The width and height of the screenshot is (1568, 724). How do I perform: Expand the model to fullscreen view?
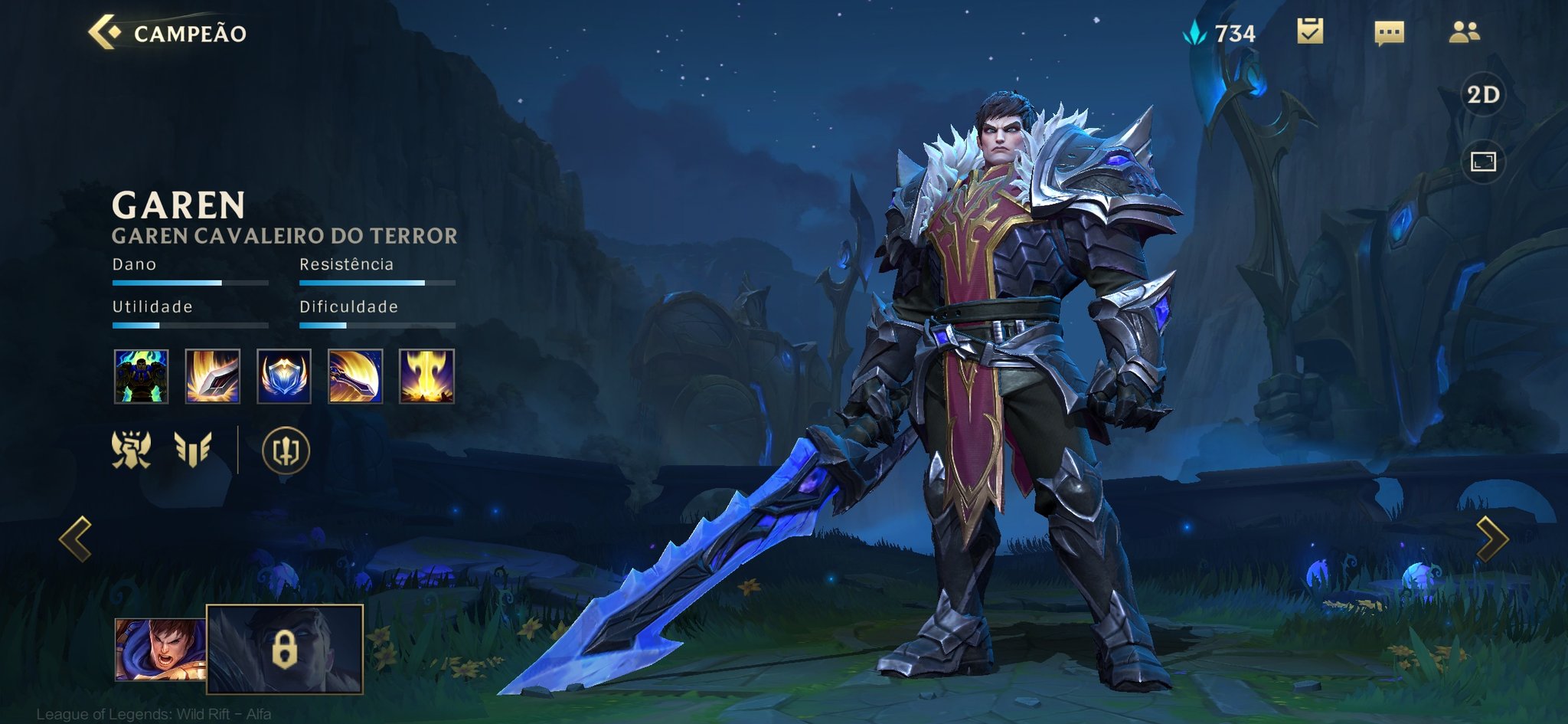click(1483, 161)
